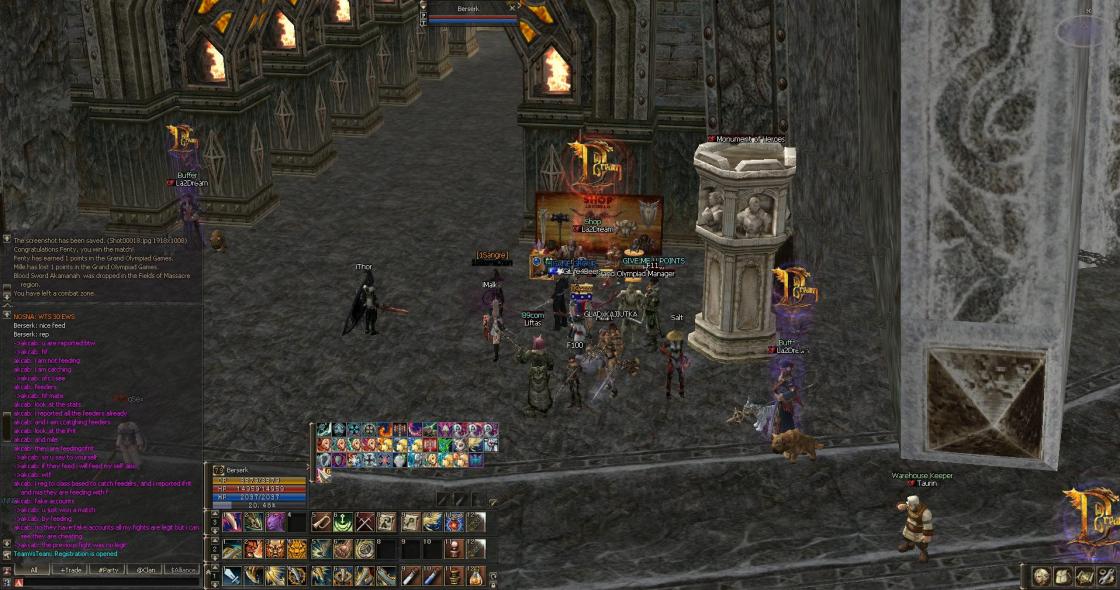Show the $Alliance chat tab
1120x590 pixels.
pyautogui.click(x=181, y=569)
